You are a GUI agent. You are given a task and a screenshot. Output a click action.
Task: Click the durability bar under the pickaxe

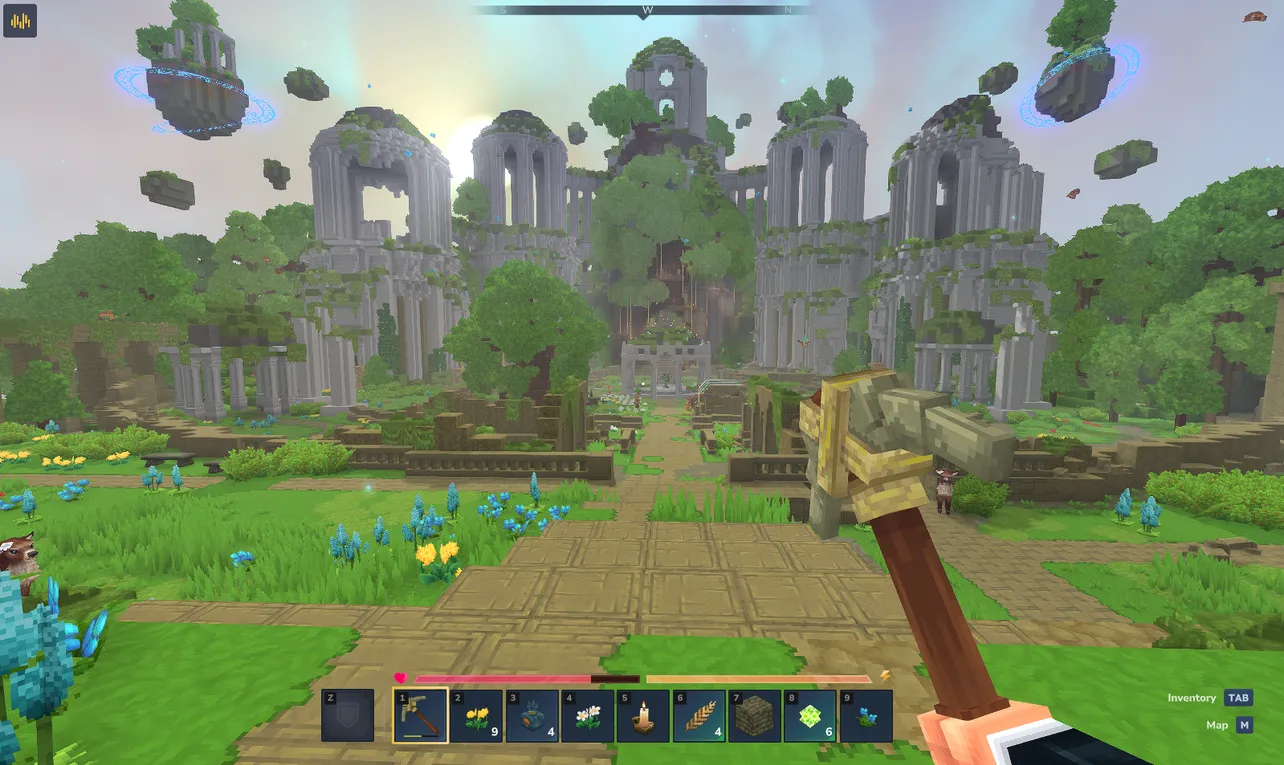[x=421, y=737]
